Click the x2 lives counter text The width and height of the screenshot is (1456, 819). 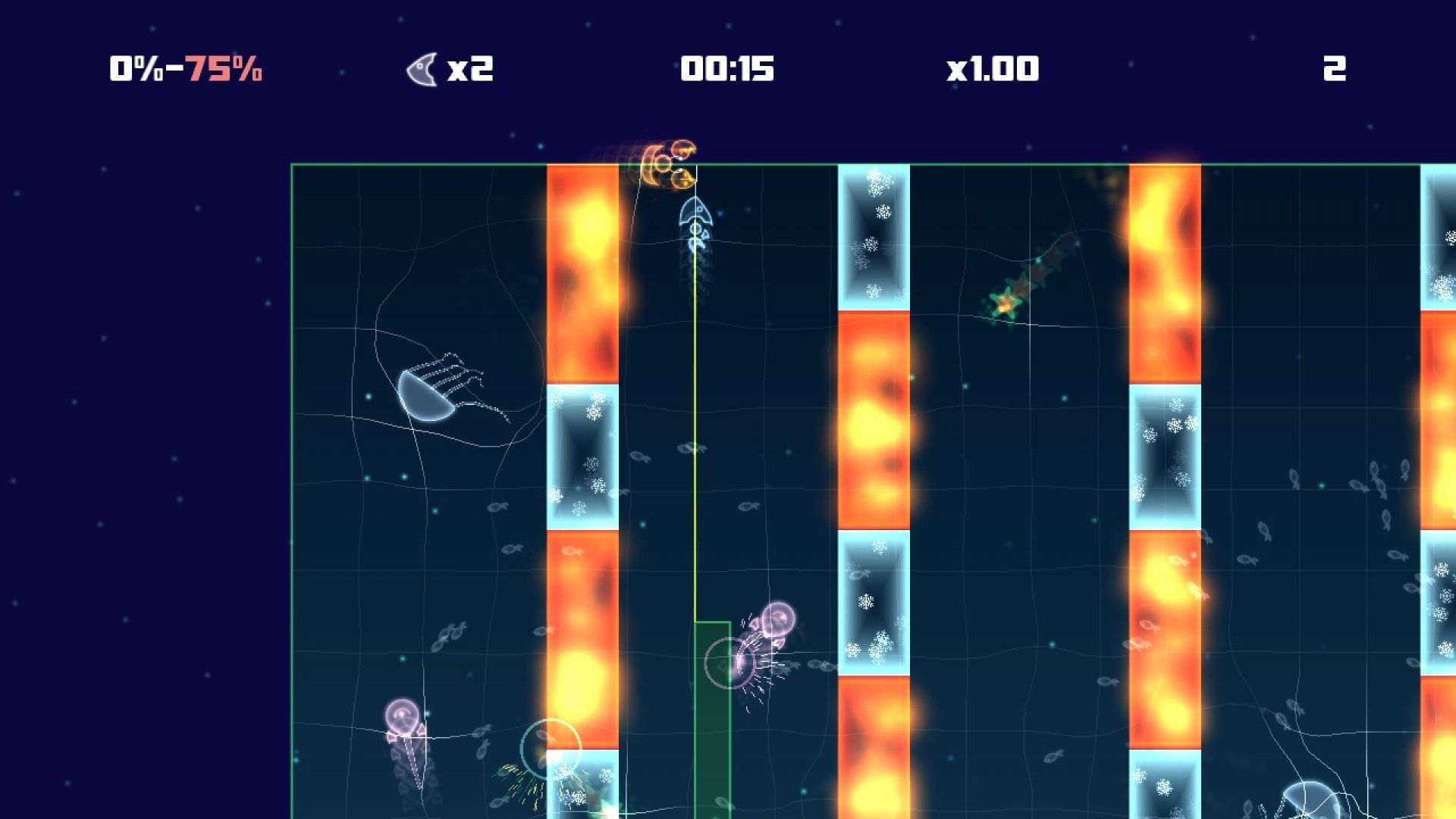(472, 69)
